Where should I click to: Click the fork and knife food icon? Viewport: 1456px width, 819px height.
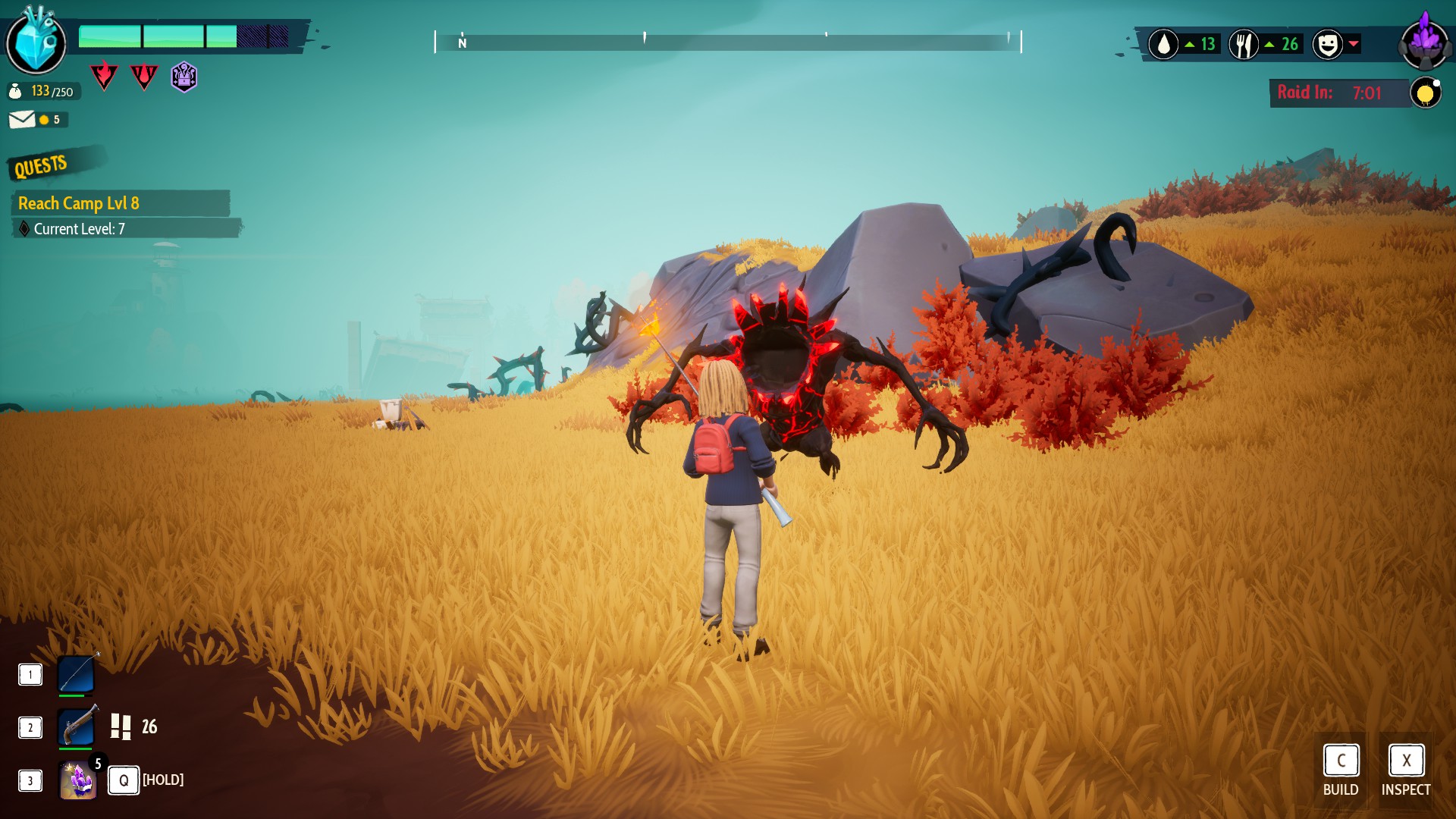1244,45
